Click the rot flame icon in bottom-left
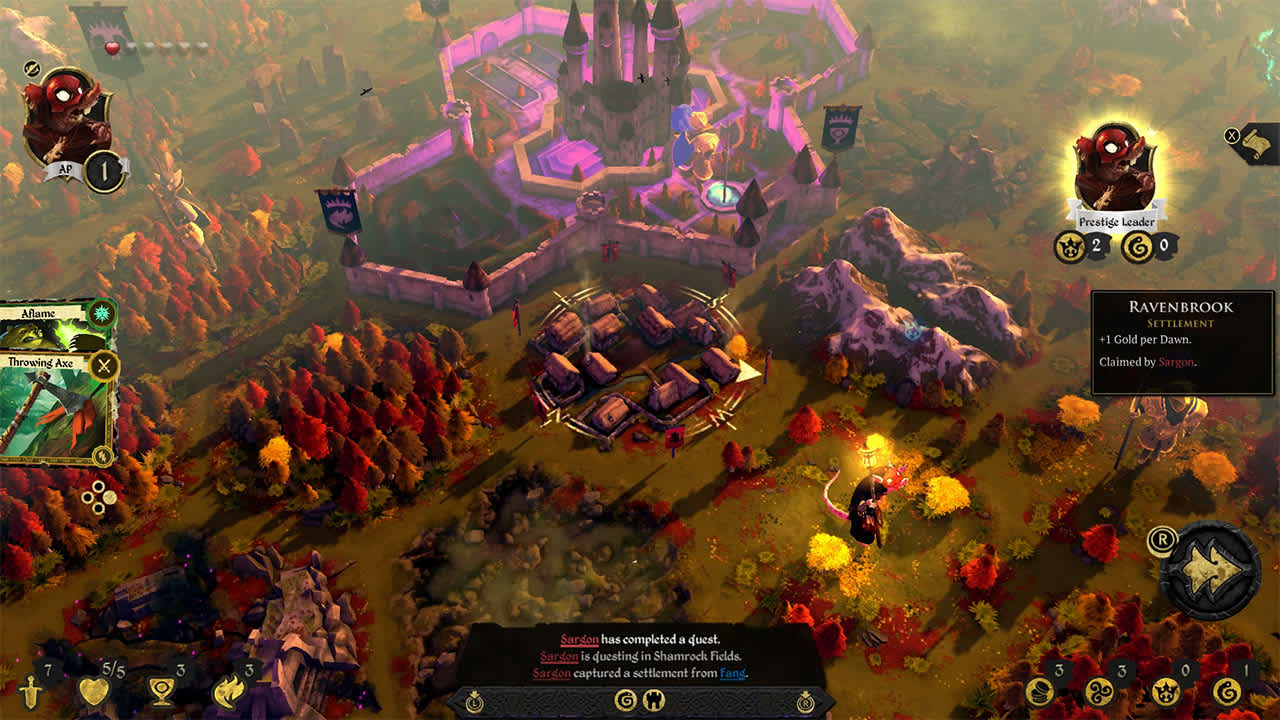This screenshot has height=720, width=1280. [x=228, y=690]
